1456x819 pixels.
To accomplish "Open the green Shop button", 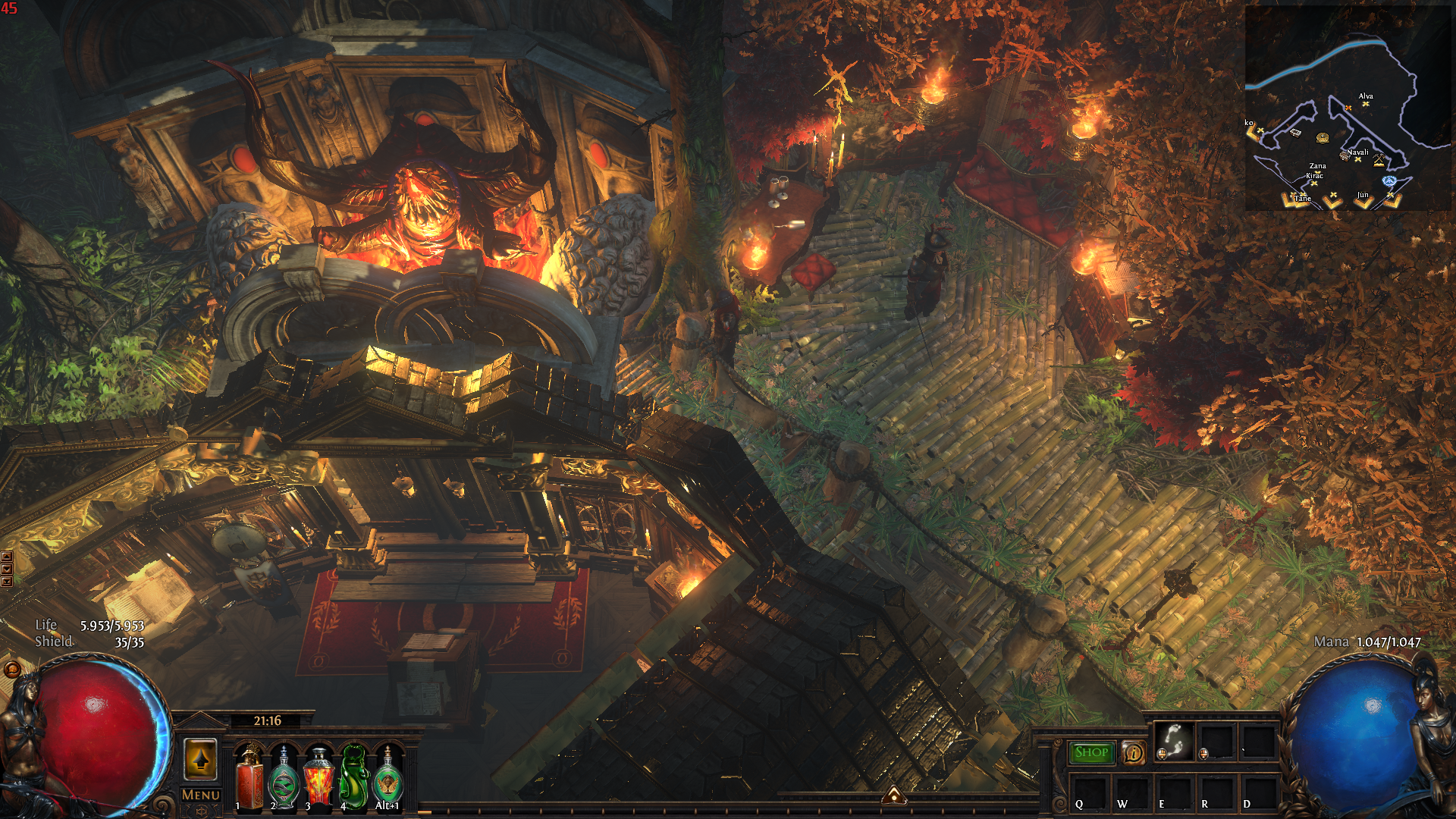I will tap(1091, 752).
